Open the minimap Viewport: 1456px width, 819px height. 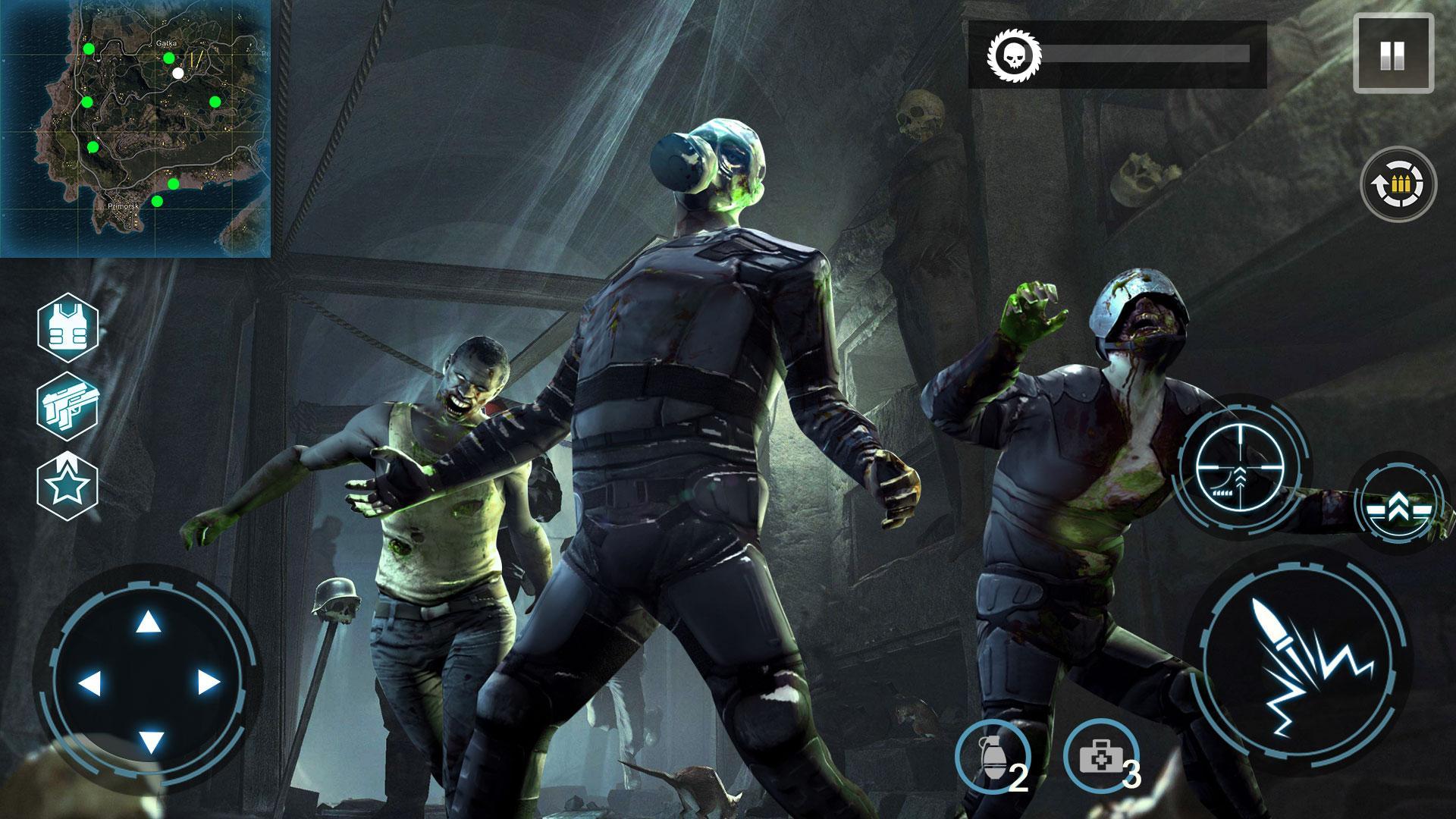136,129
